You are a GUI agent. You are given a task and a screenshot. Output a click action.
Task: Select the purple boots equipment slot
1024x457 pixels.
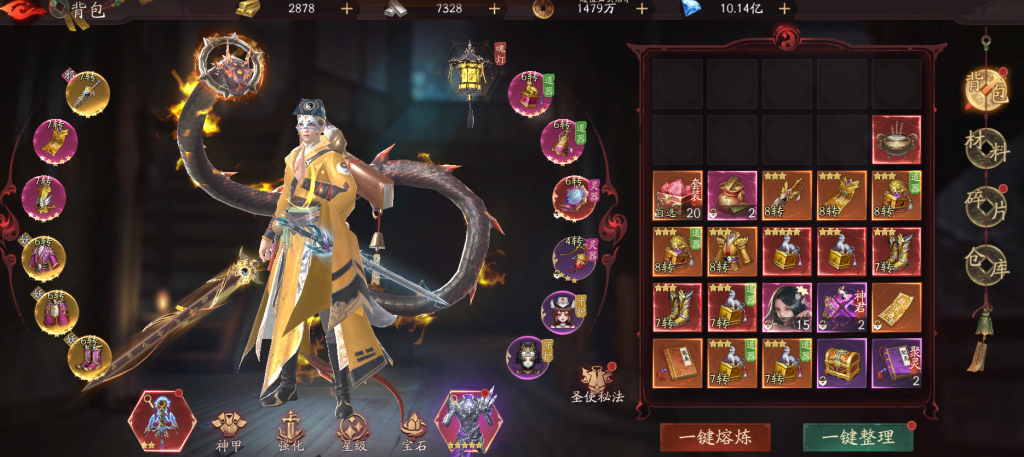tap(88, 357)
